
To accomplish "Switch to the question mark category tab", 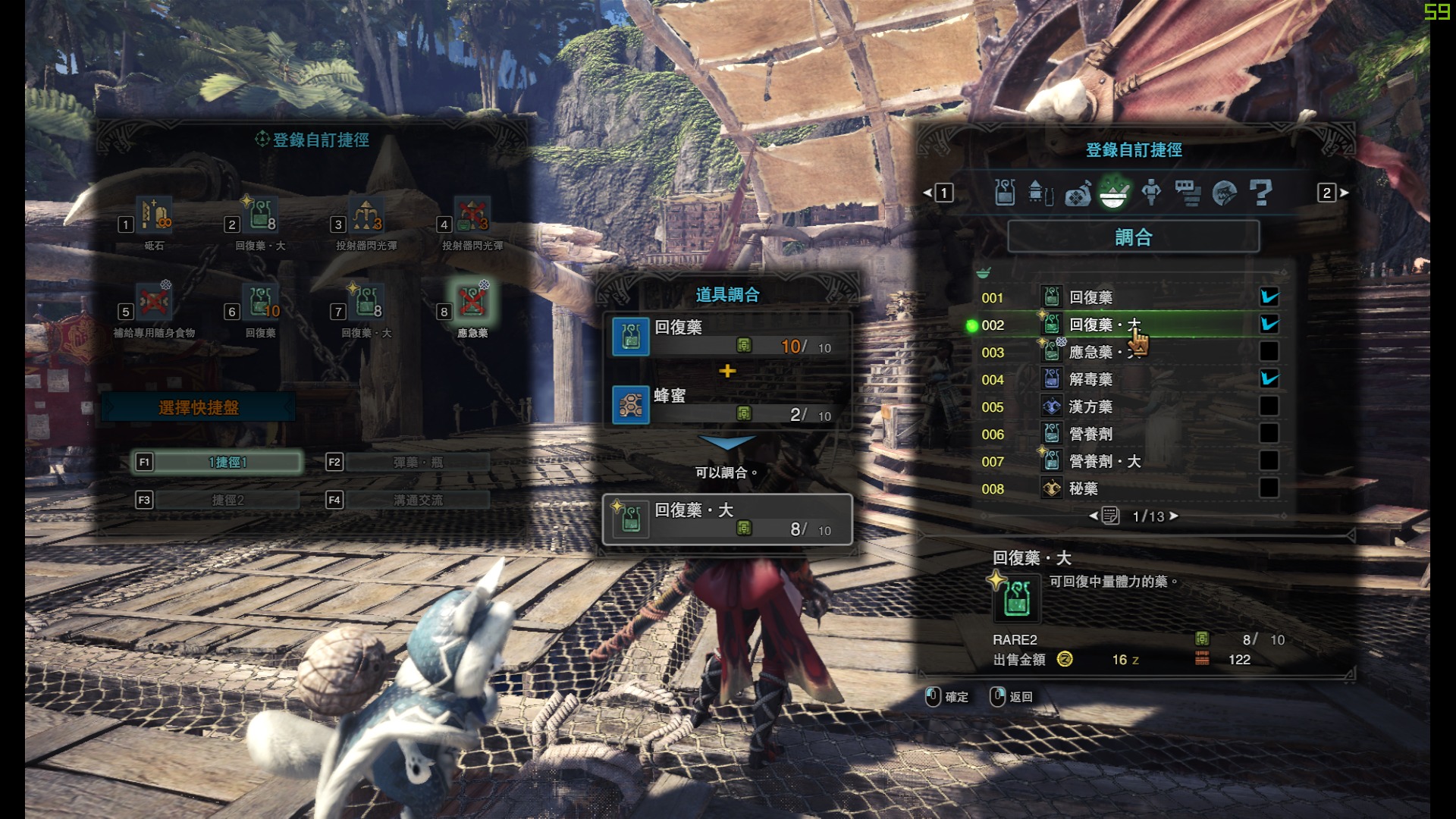I will click(x=1260, y=193).
